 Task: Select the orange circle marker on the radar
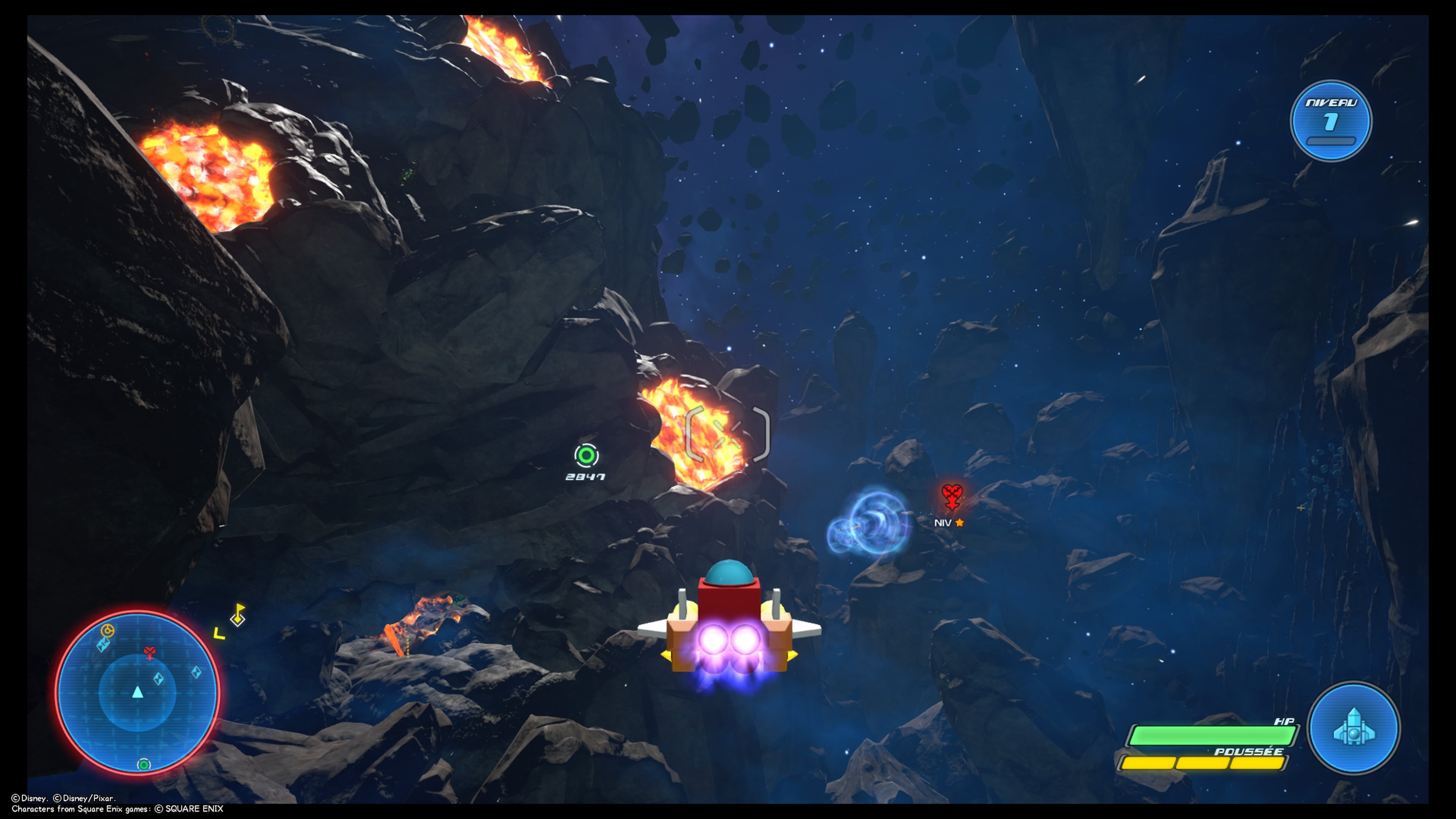pos(107,630)
